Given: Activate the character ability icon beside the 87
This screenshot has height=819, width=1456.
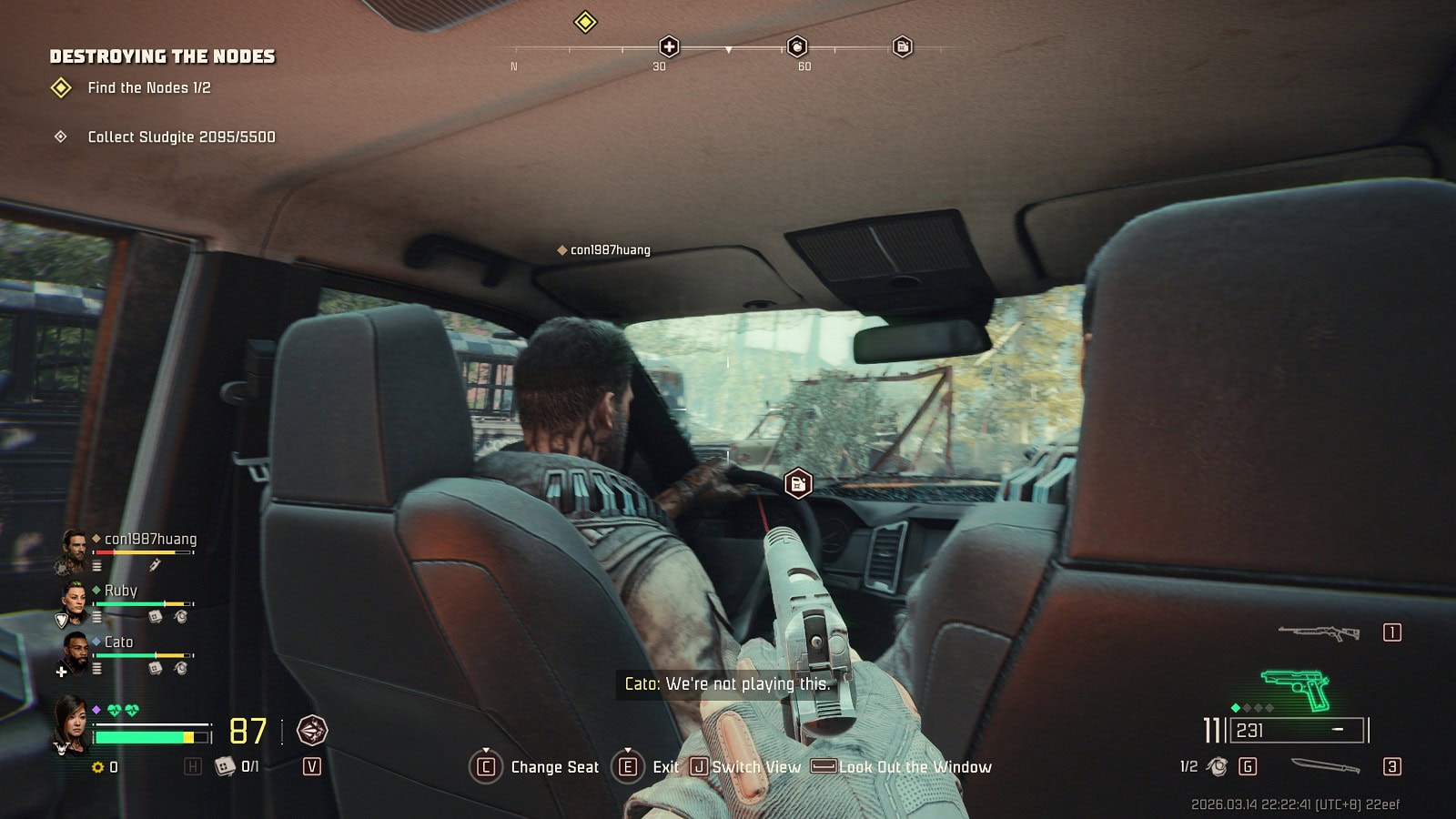Looking at the screenshot, I should 312,731.
